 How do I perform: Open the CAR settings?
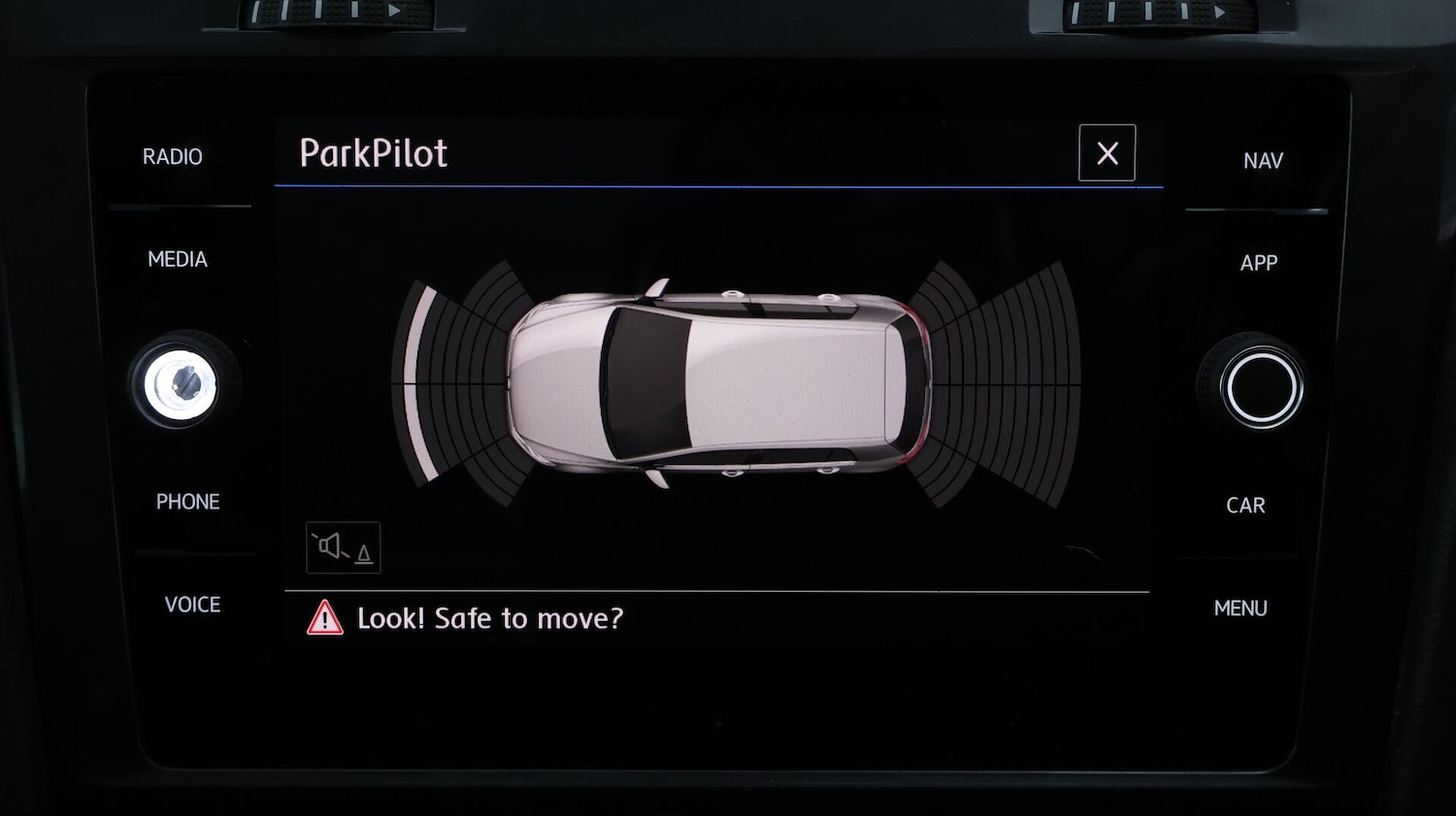[x=1245, y=506]
